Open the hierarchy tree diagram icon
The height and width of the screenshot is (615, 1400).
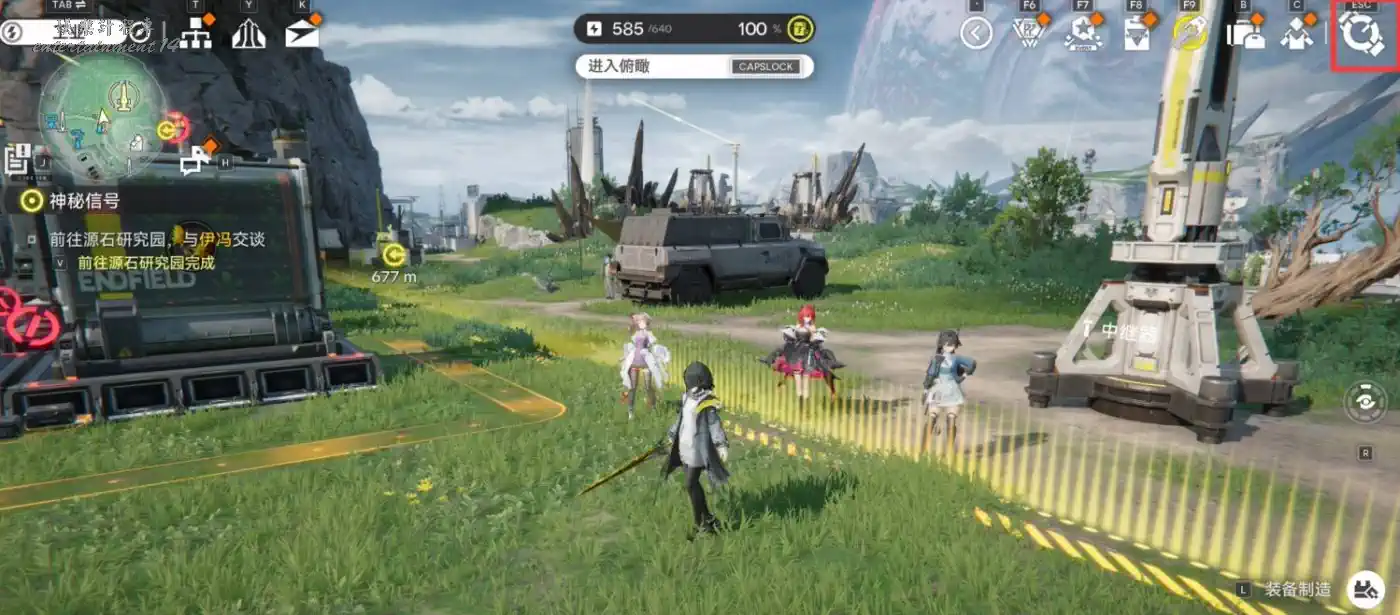[195, 34]
